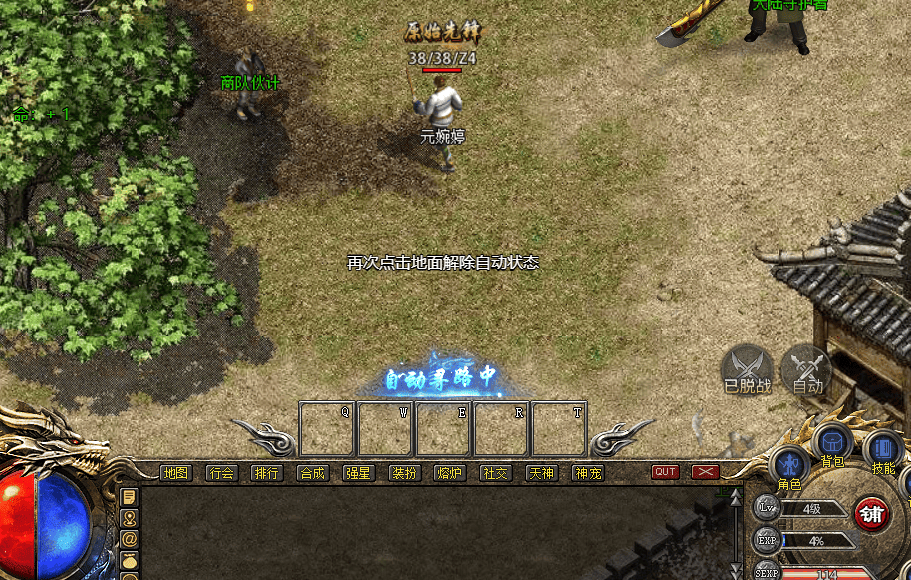This screenshot has width=911, height=580.
Task: Open the 角色 character sheet
Action: pyautogui.click(x=790, y=465)
